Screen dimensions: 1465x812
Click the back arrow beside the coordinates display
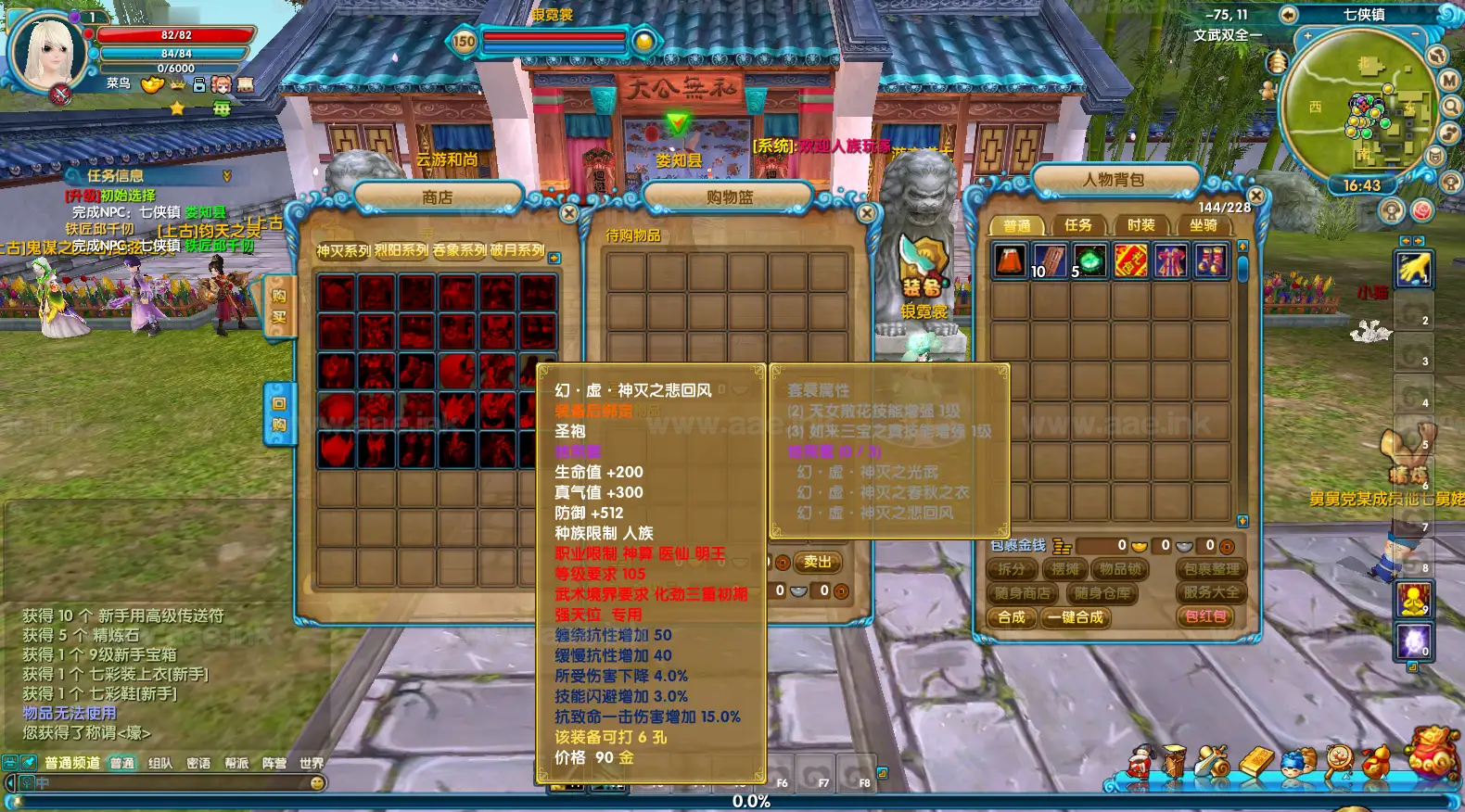click(x=1288, y=15)
